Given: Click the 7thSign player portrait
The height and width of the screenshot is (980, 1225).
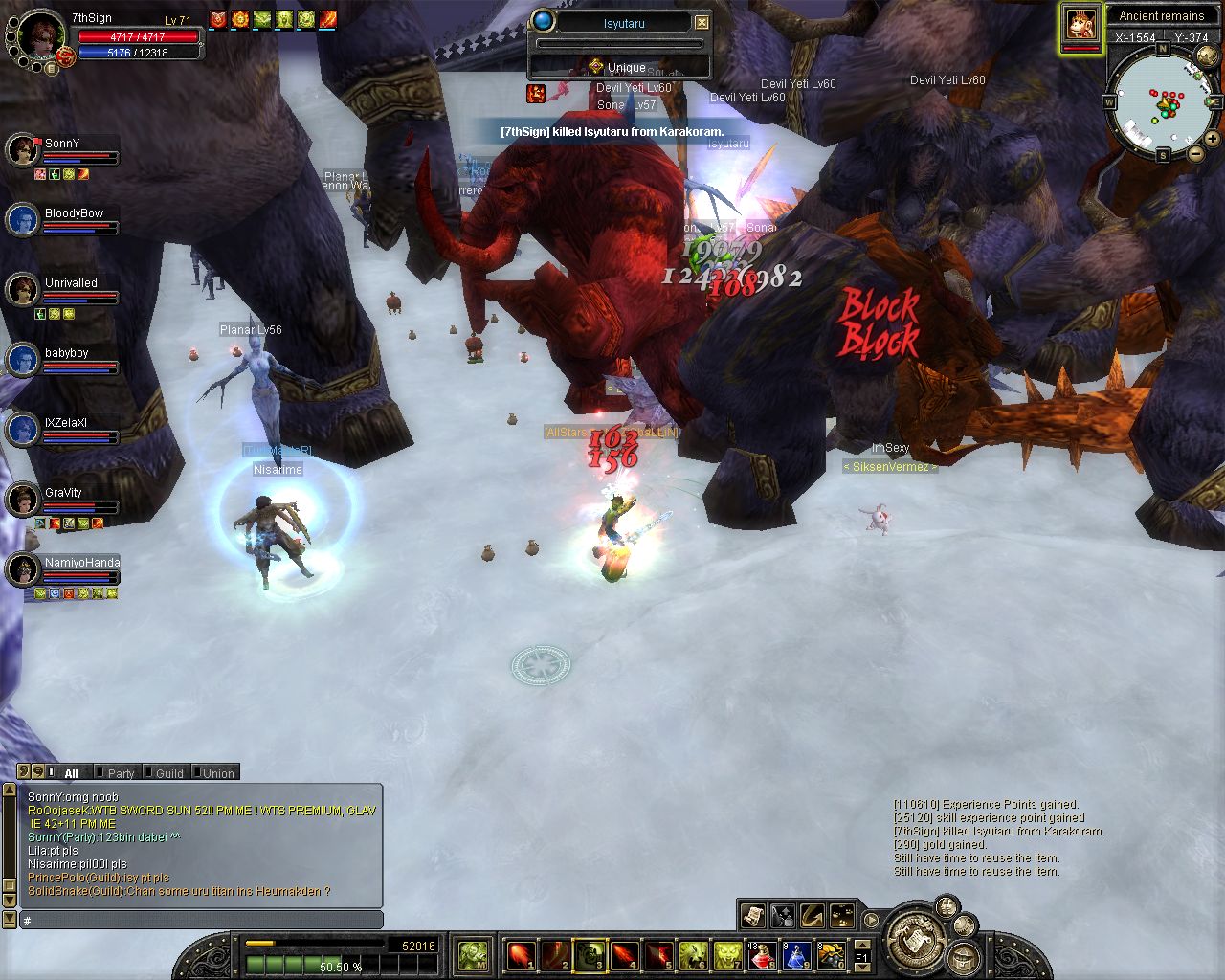Looking at the screenshot, I should coord(40,34).
